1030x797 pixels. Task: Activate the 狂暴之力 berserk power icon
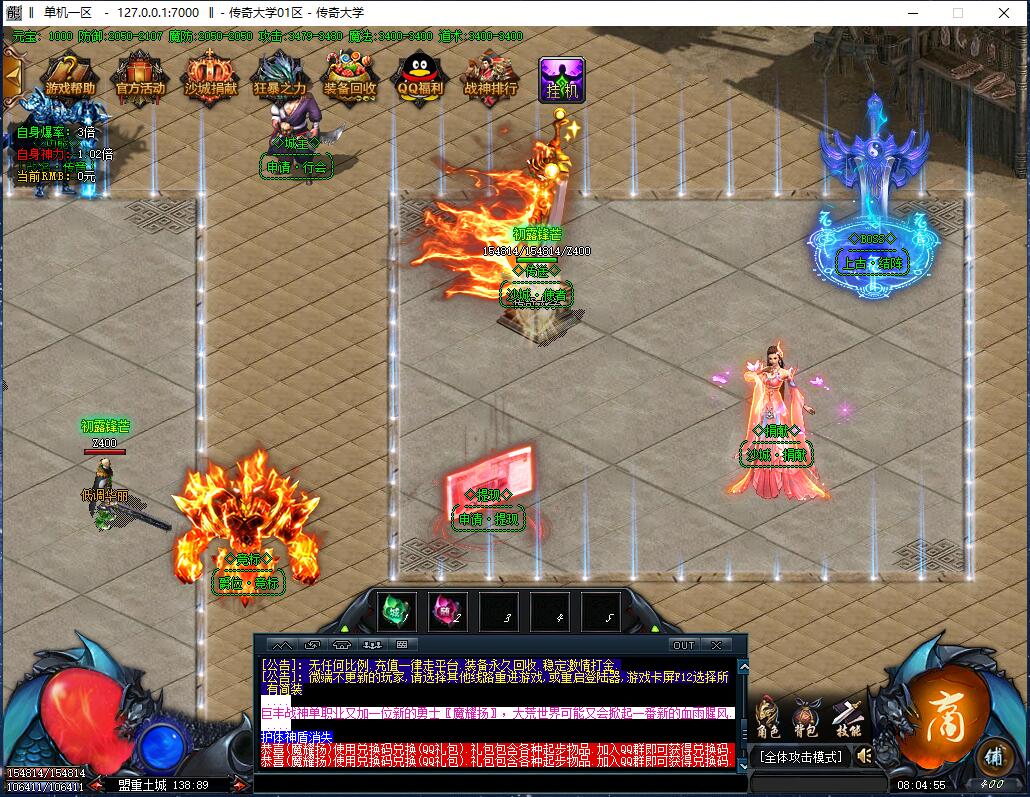click(x=279, y=76)
